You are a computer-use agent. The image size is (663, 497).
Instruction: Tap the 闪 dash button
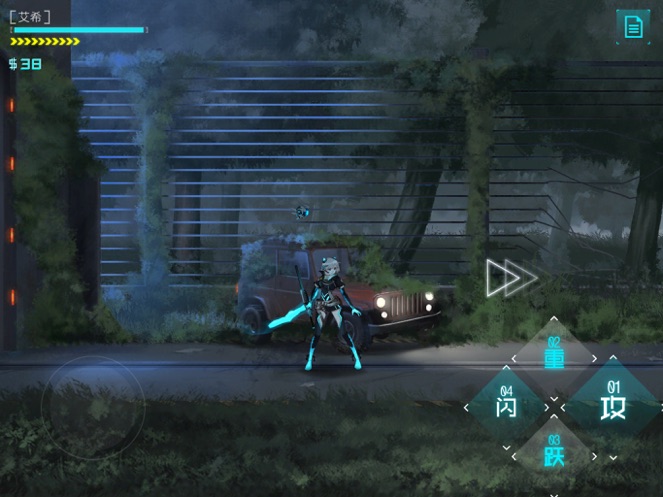click(x=507, y=406)
